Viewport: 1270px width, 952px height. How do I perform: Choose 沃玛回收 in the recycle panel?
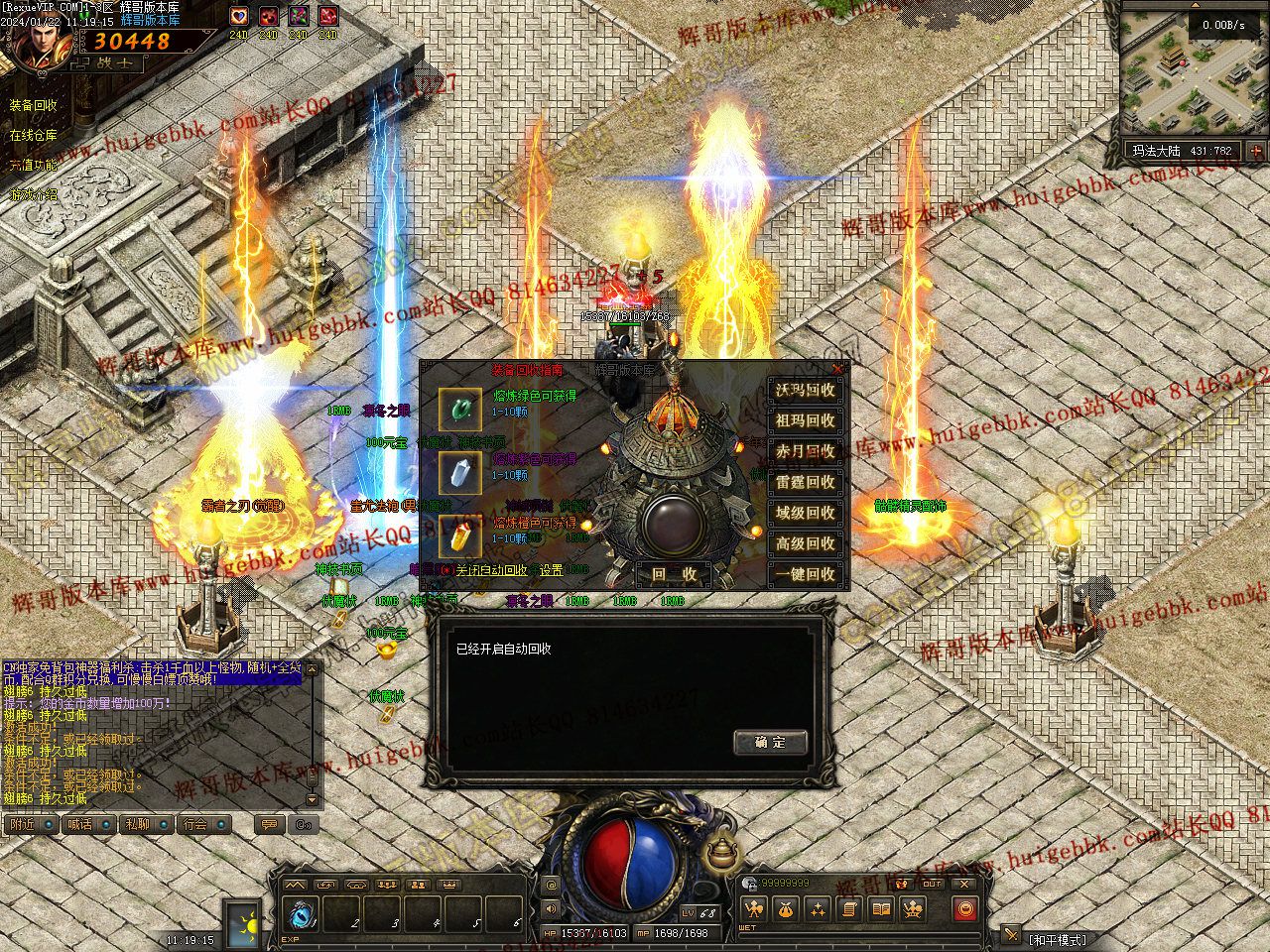[x=805, y=391]
